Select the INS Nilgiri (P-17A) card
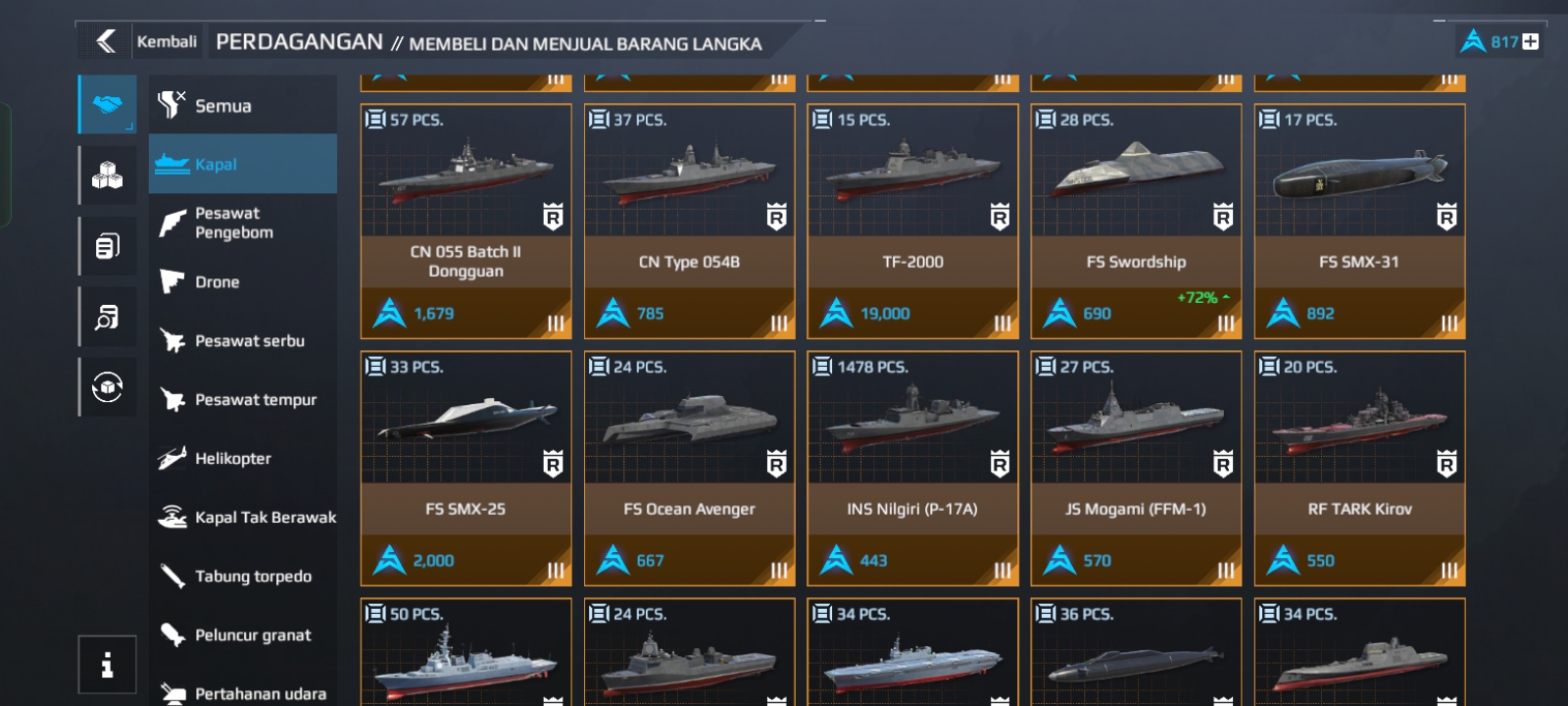Image resolution: width=1568 pixels, height=706 pixels. (912, 468)
